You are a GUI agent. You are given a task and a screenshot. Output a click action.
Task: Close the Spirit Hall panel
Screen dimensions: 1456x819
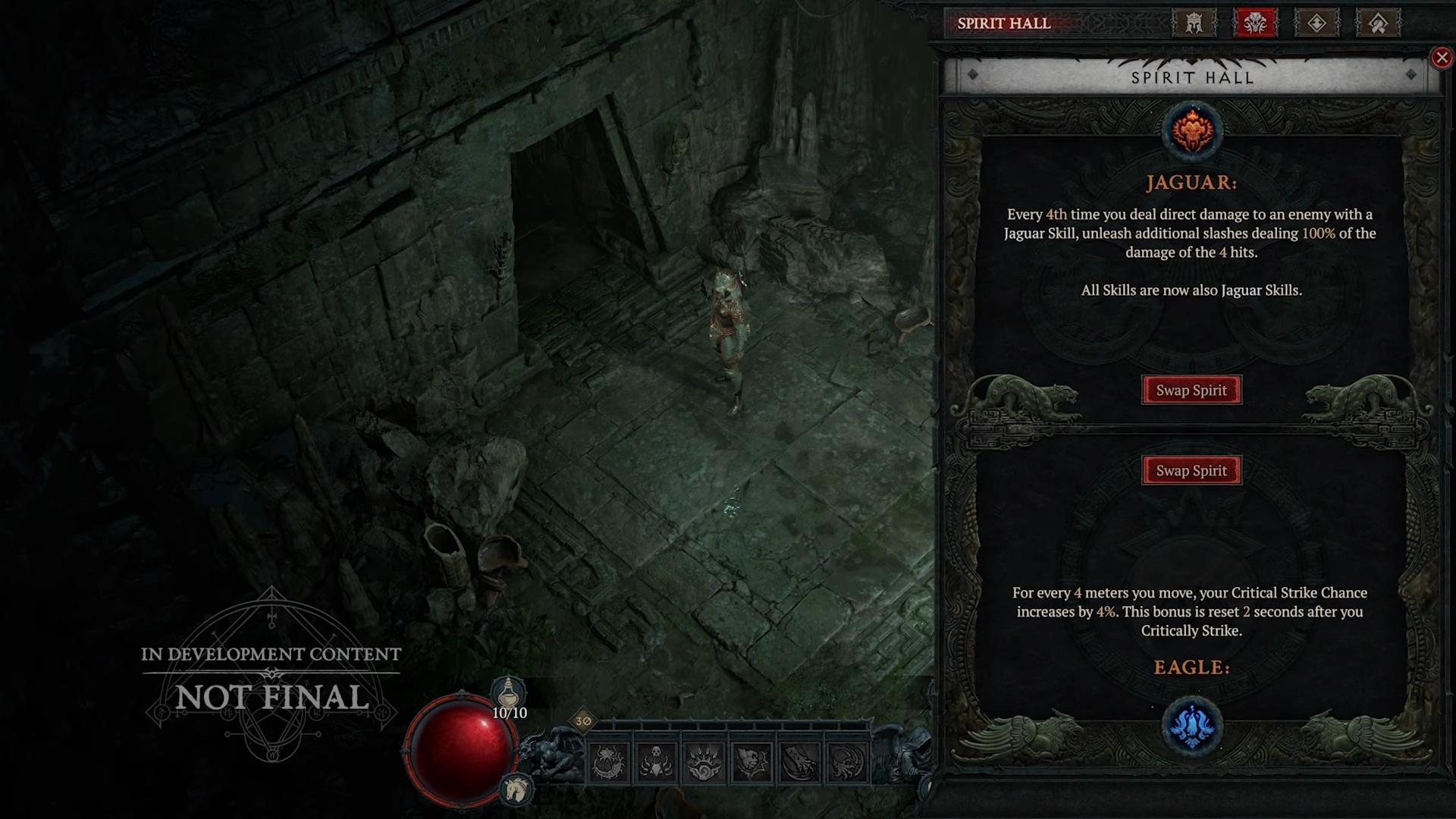(x=1442, y=58)
